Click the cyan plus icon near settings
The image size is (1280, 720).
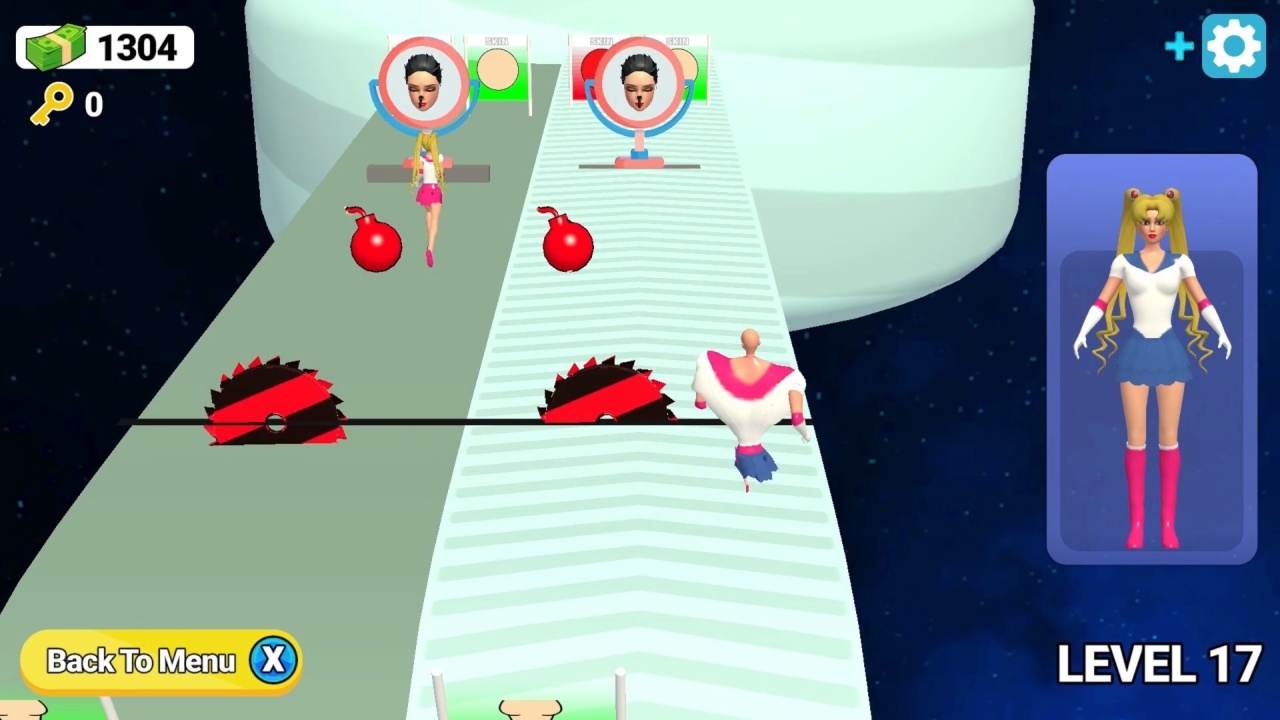coord(1179,45)
